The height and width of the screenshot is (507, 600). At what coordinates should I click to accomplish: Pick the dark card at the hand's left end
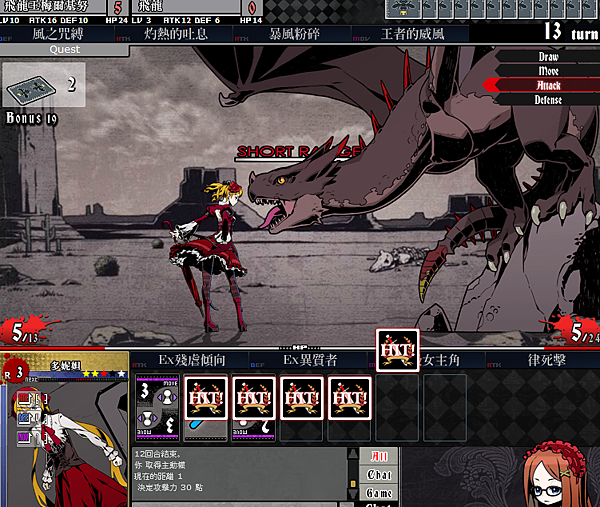[157, 407]
